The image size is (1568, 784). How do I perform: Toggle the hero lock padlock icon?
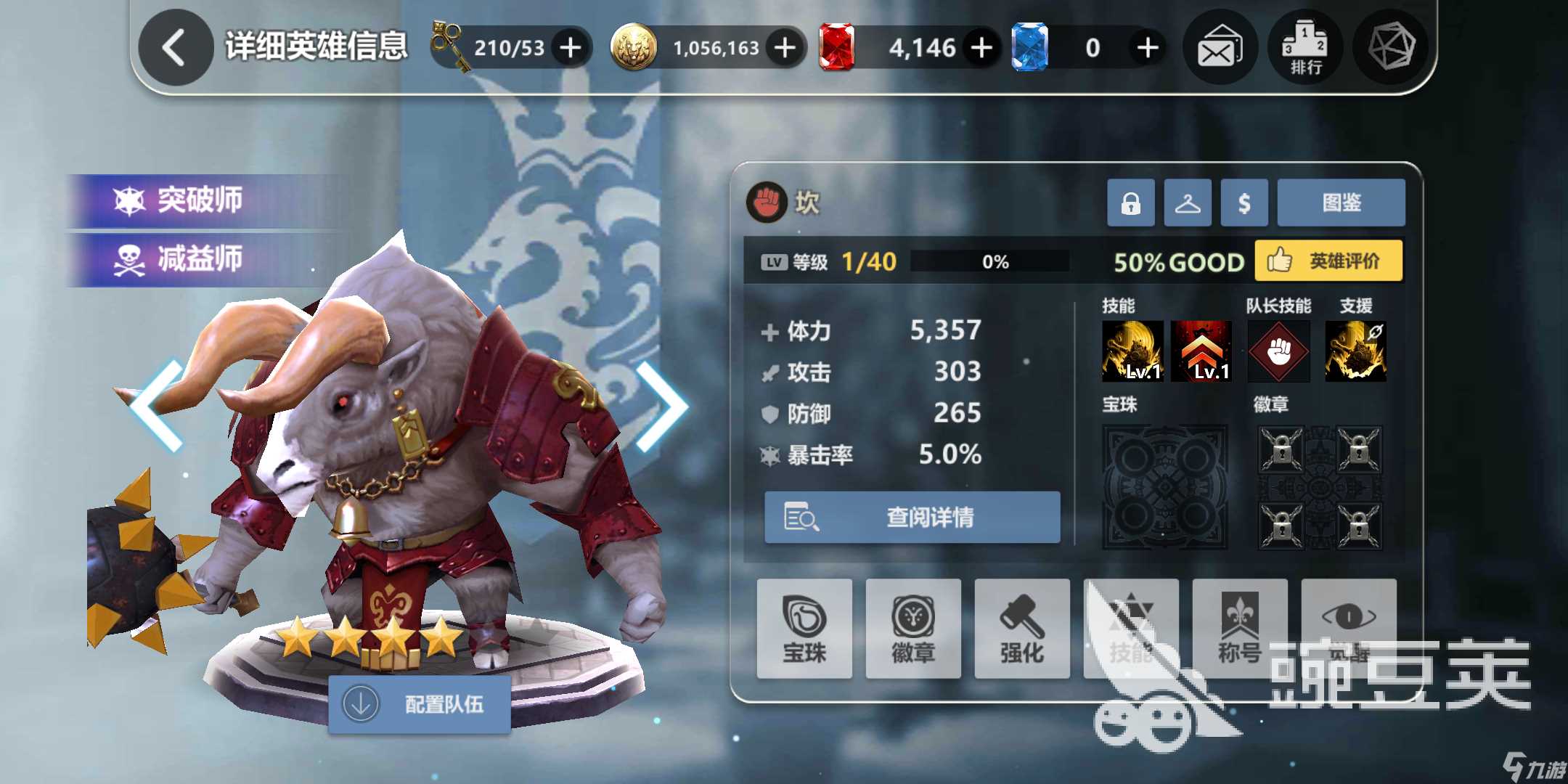point(1130,202)
